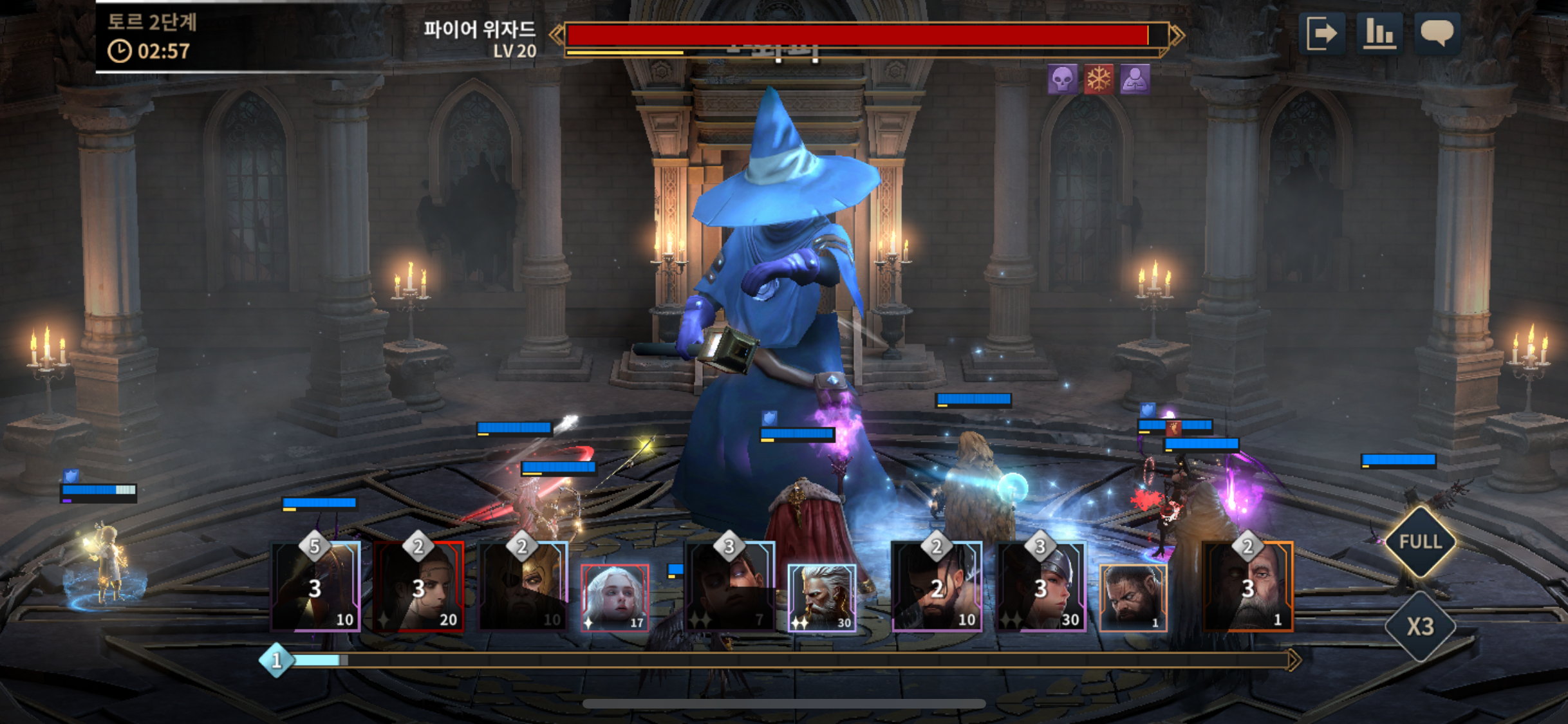1568x724 pixels.
Task: Select the white-haired woman card, level 17
Action: (615, 598)
